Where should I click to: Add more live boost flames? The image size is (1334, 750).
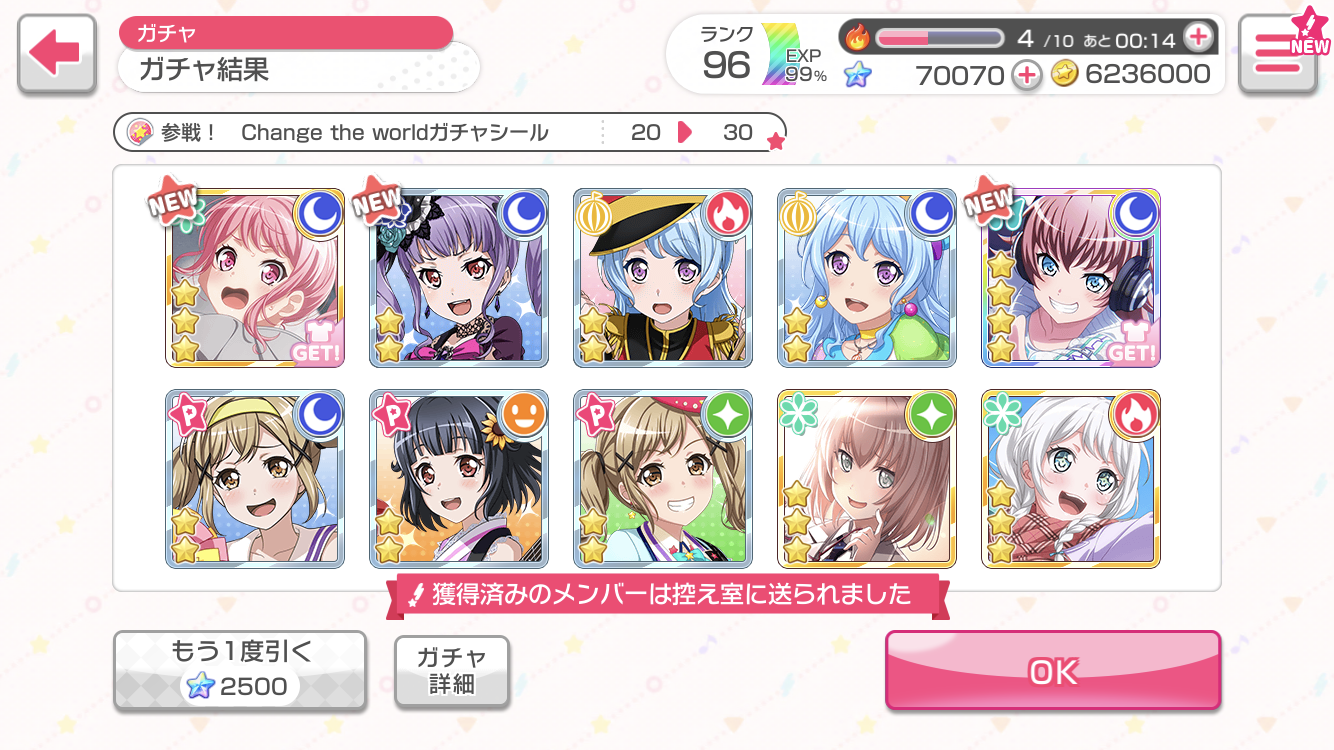(1197, 39)
